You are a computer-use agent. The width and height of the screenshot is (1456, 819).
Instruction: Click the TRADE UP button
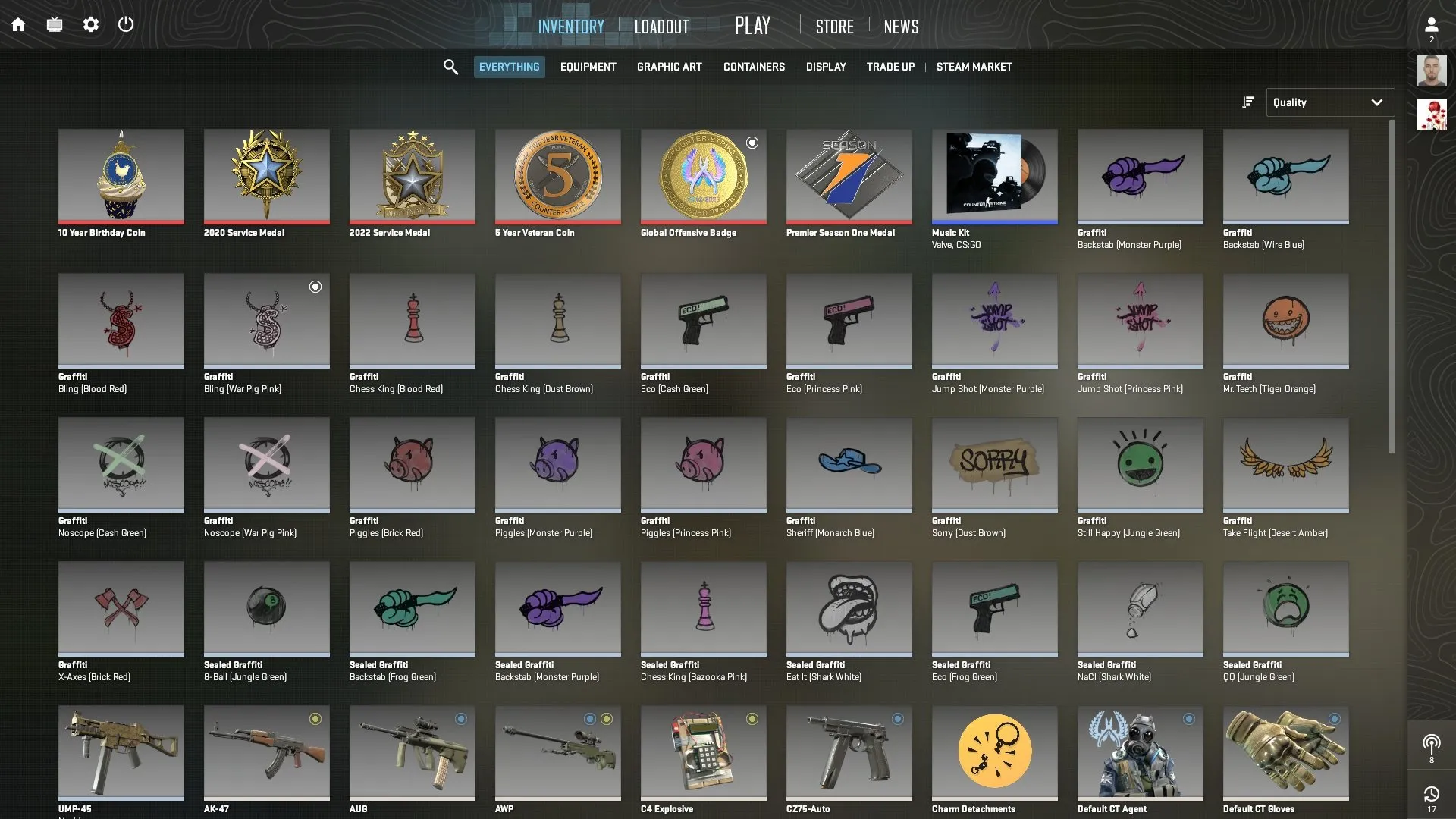[890, 67]
